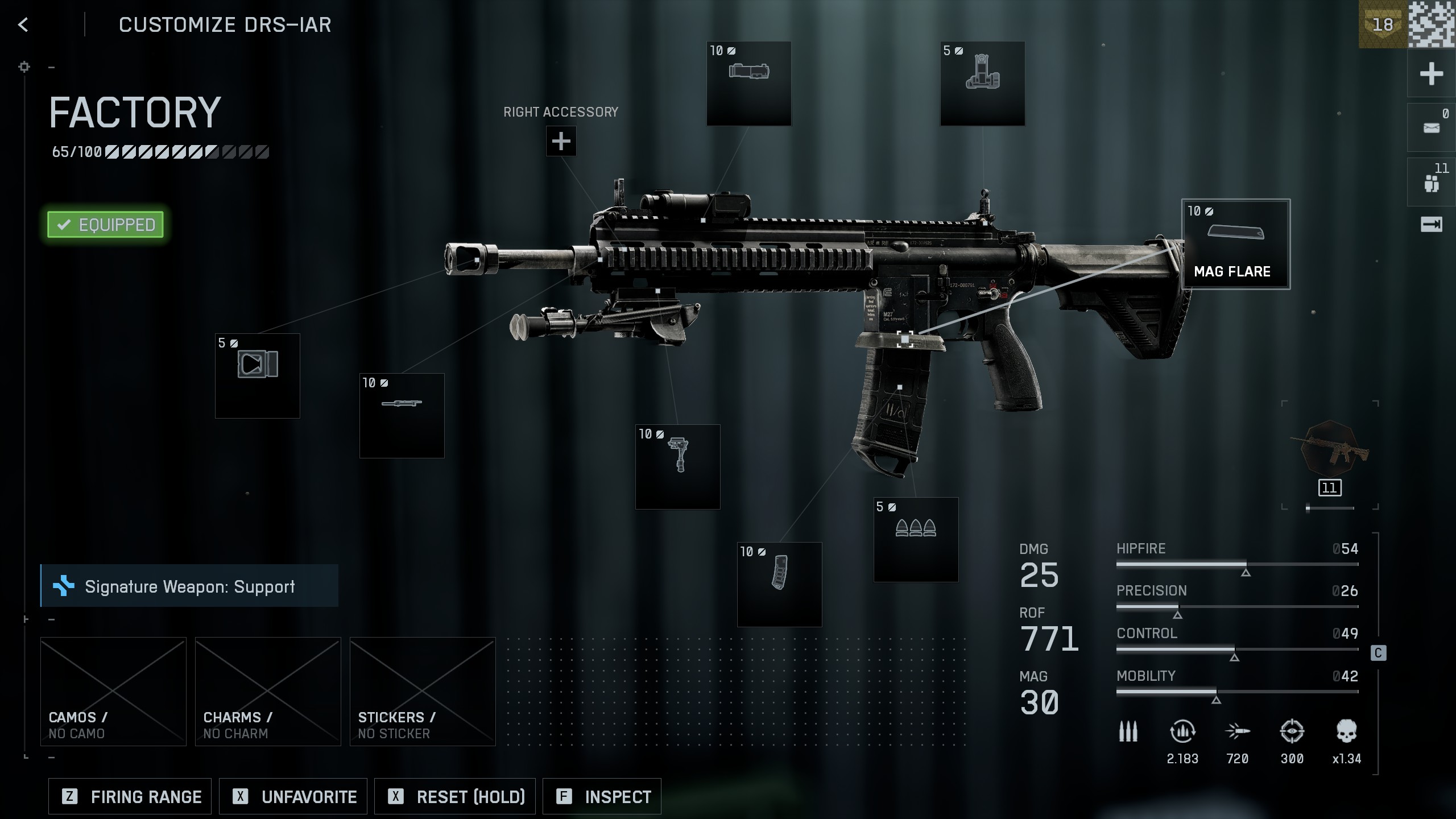Open the ammunition type slot

click(x=916, y=539)
